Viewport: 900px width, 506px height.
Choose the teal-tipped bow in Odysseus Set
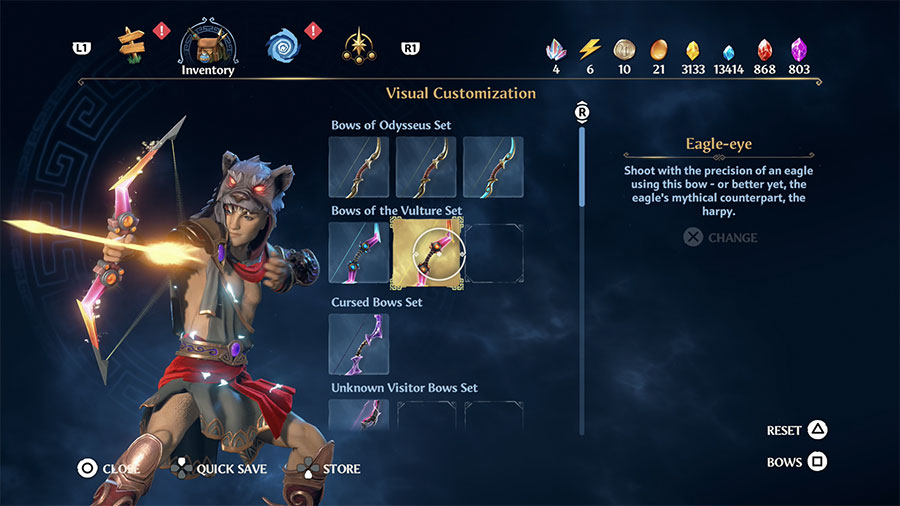pyautogui.click(x=493, y=167)
